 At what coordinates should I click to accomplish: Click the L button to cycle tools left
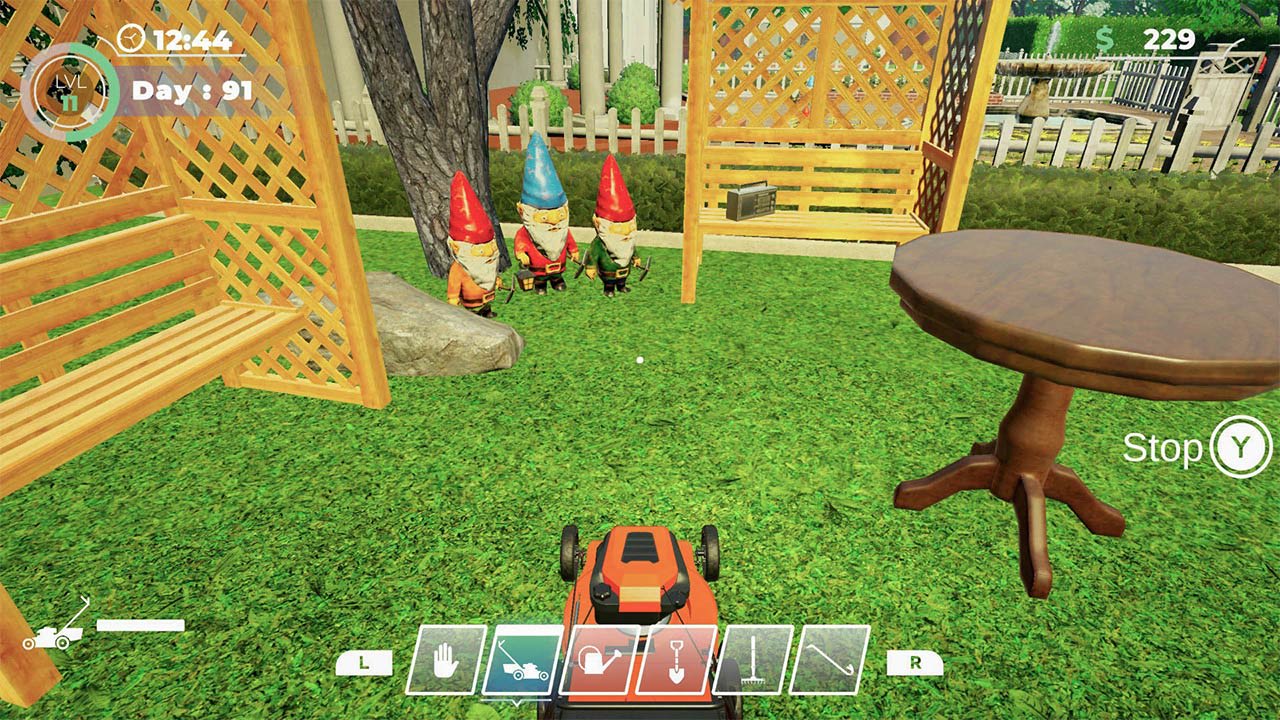(x=363, y=662)
